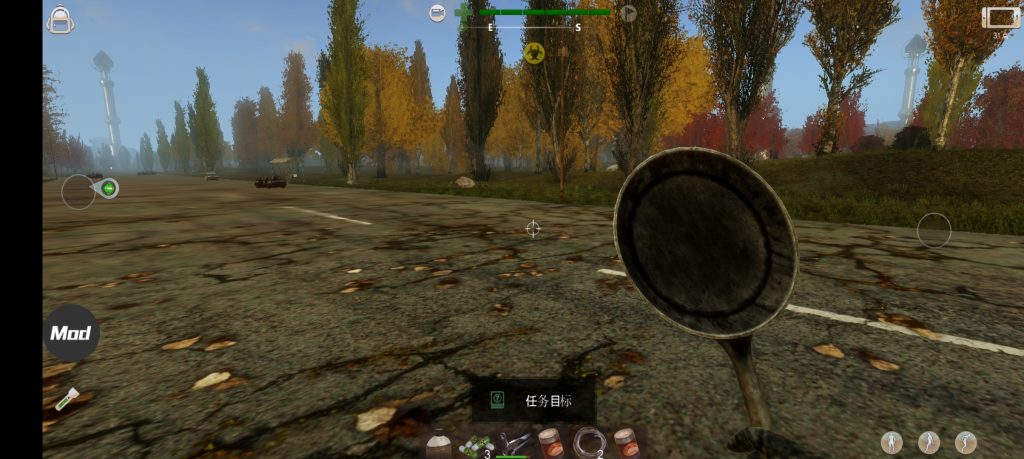Open the backpack inventory
Screen dimensions: 1024x459
click(60, 19)
